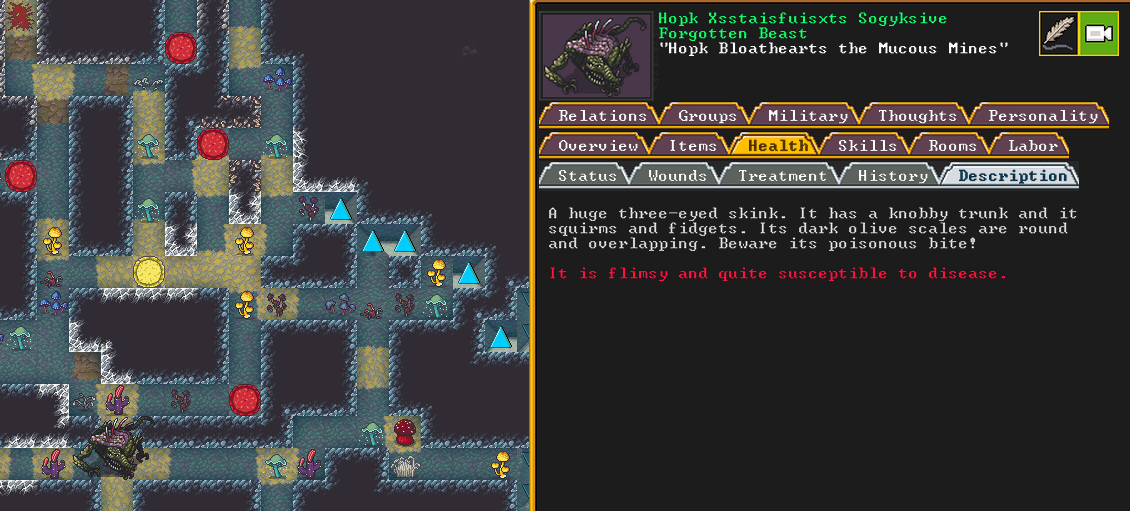1130x511 pixels.
Task: Switch to the Overview tab
Action: pyautogui.click(x=597, y=146)
